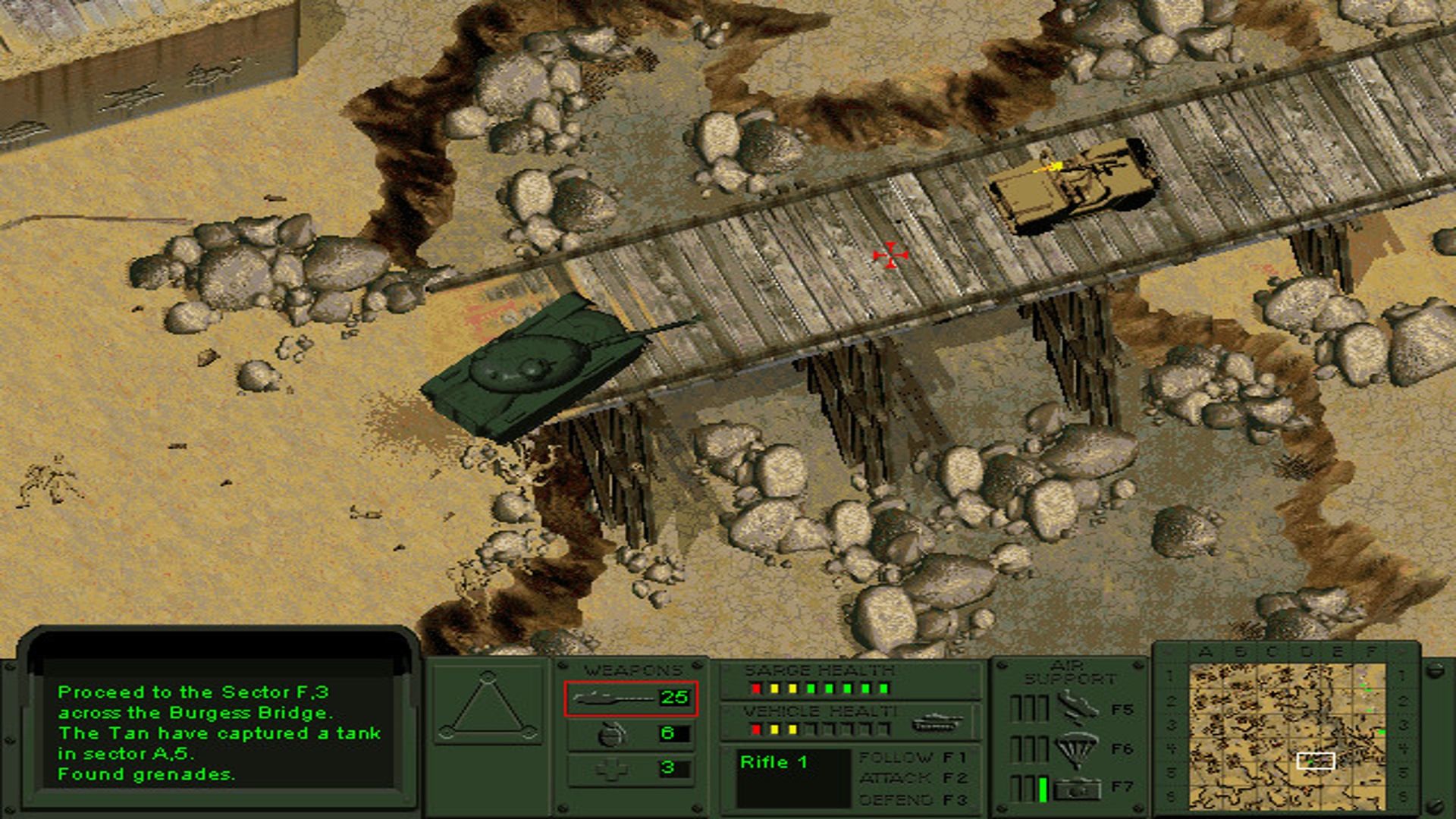Screen dimensions: 1456x819
Task: Click the mission objectives message panel
Action: pos(220,732)
